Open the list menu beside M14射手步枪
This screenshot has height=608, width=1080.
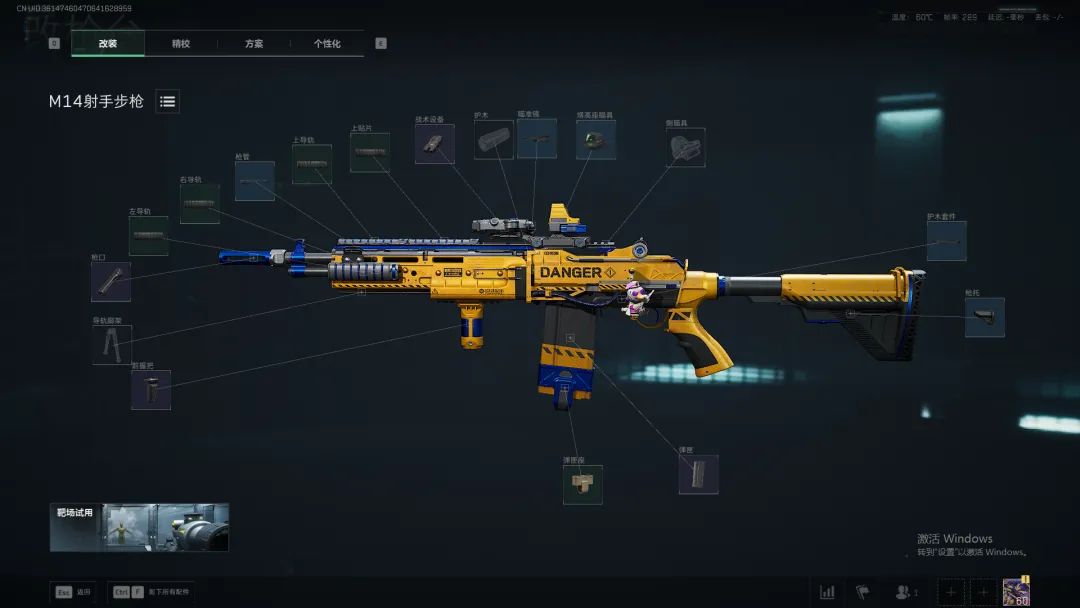pyautogui.click(x=167, y=101)
